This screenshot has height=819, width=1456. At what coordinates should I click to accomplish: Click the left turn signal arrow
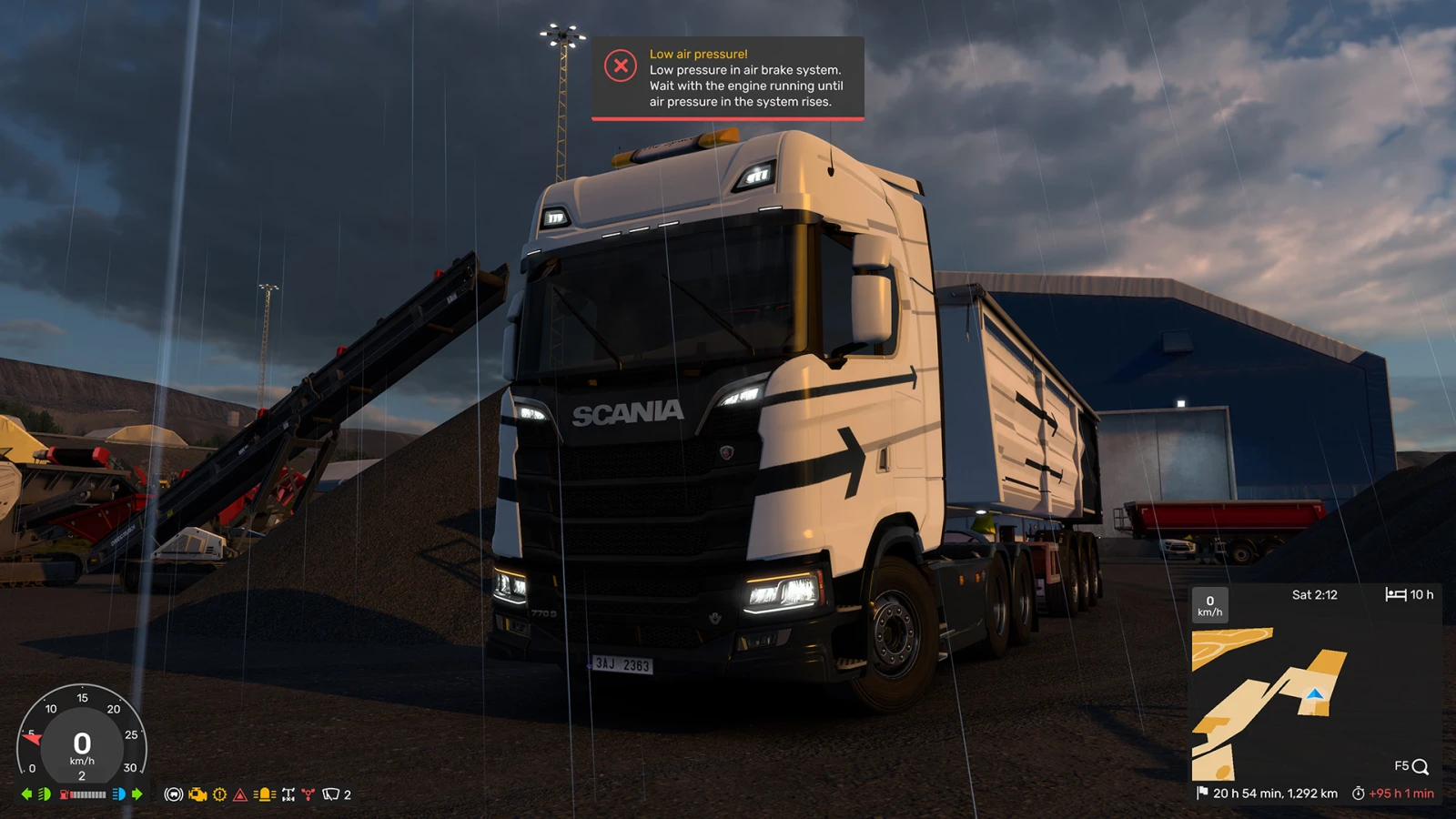click(x=26, y=794)
